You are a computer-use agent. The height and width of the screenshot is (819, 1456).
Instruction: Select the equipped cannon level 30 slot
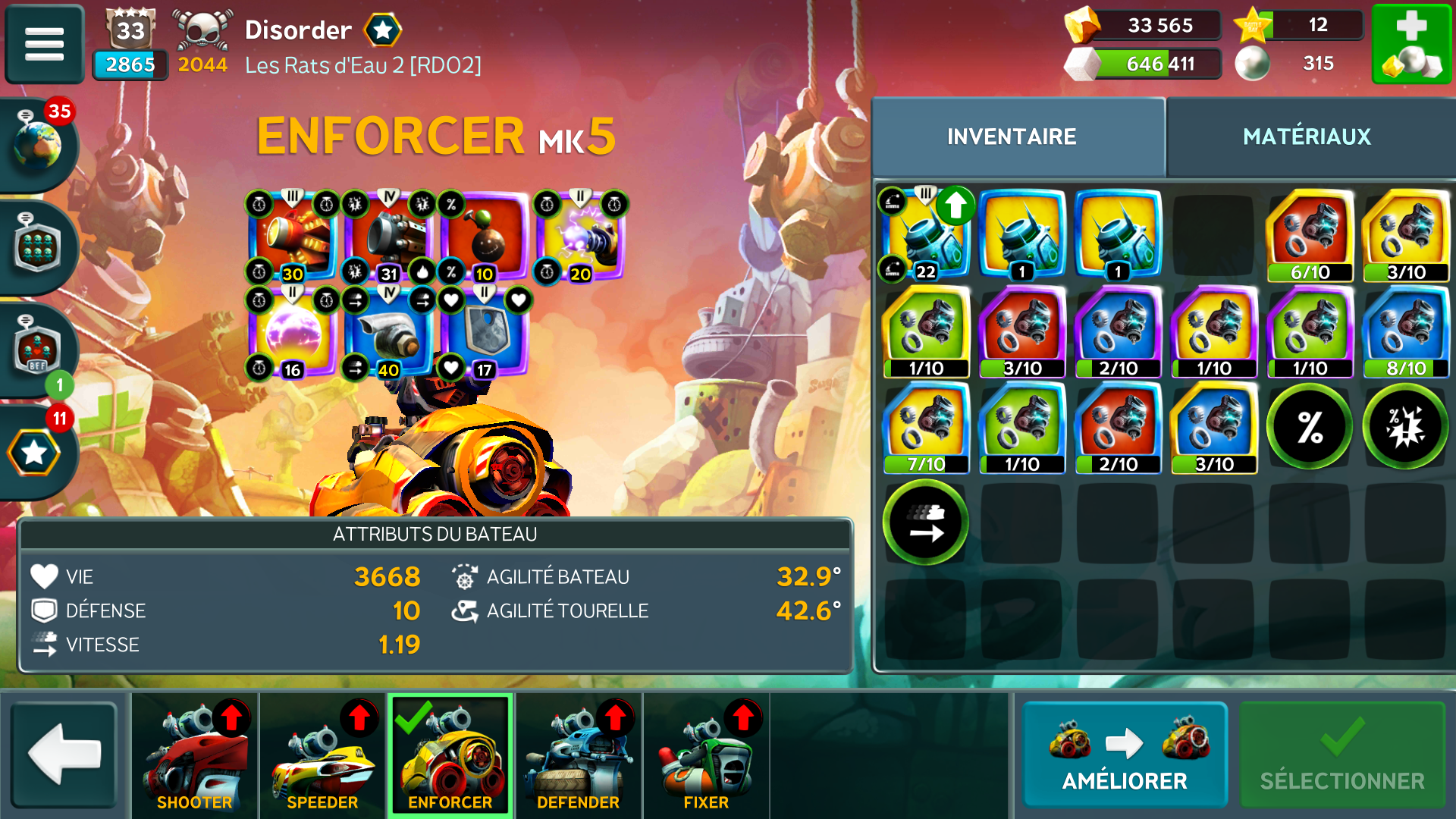pos(293,237)
